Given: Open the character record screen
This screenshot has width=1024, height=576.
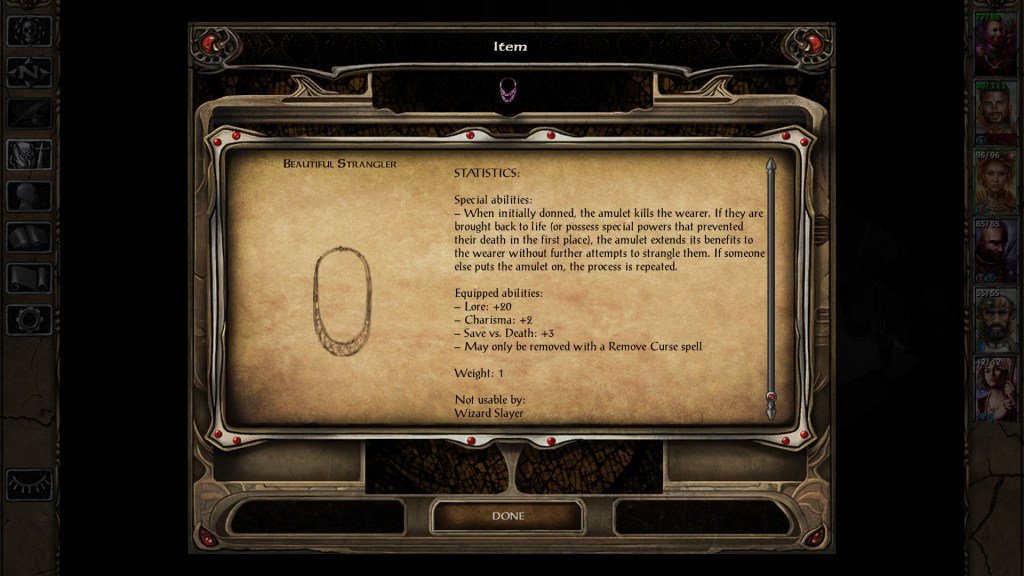Looking at the screenshot, I should pos(29,196).
